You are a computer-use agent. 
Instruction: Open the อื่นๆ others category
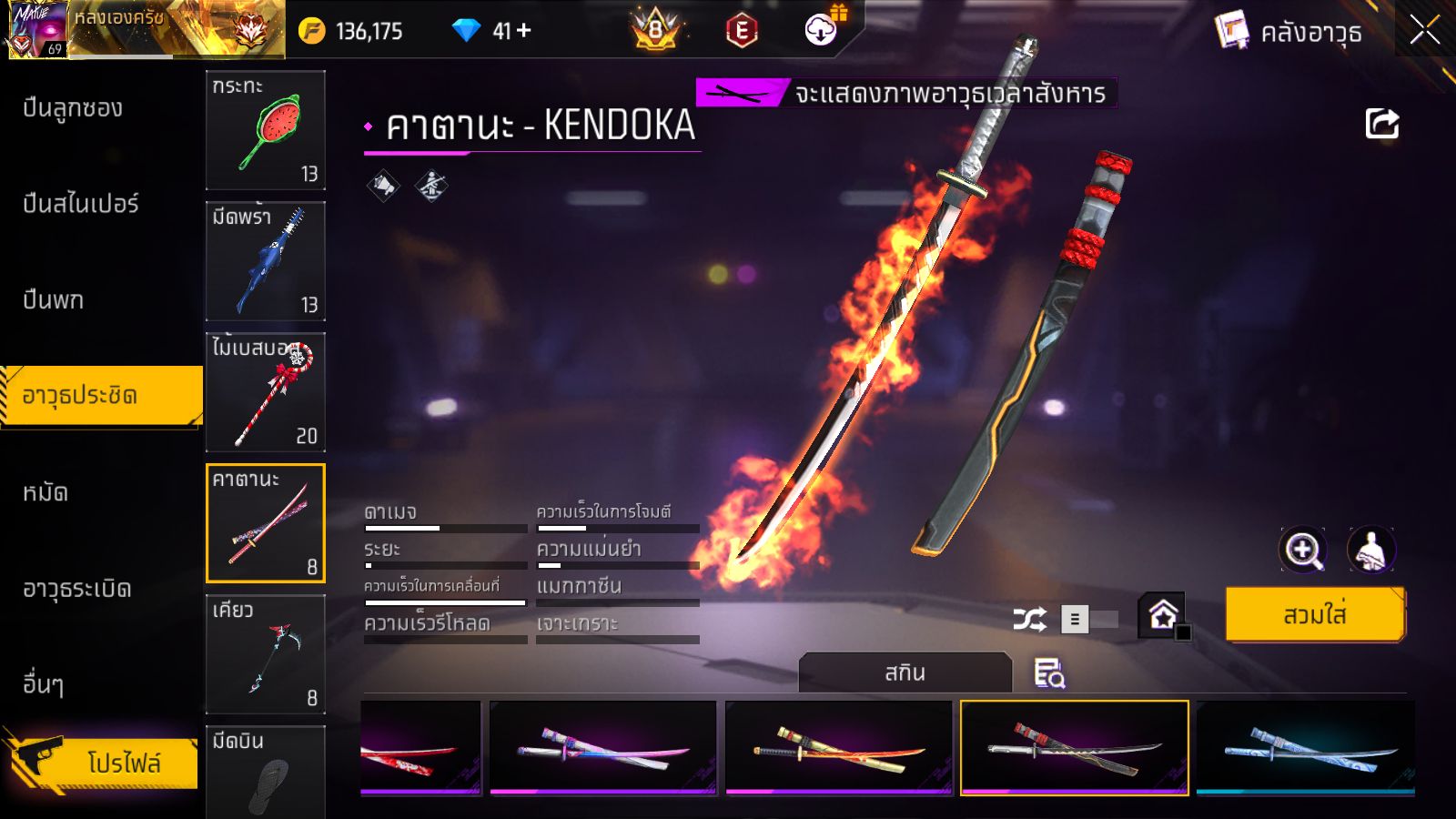[x=43, y=684]
